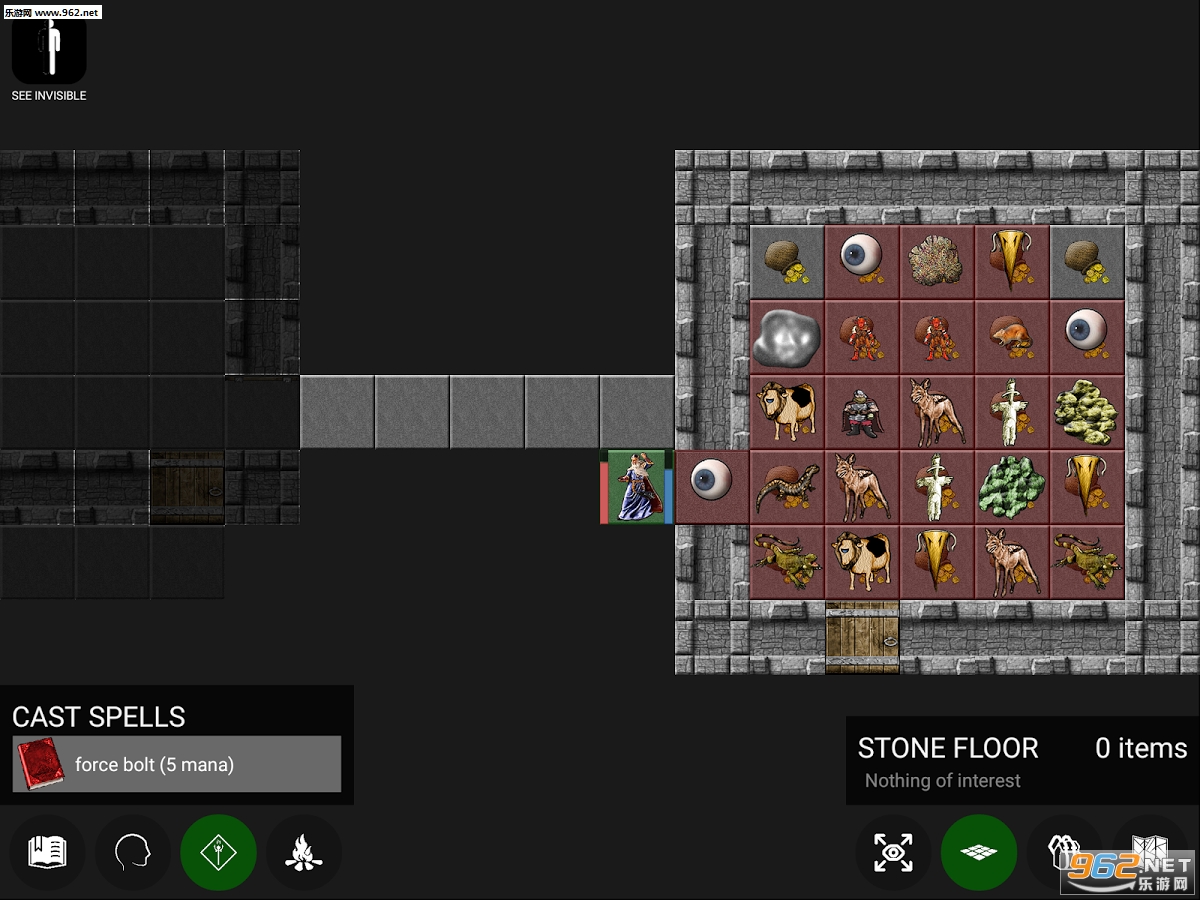Open the backpack inventory button

(x=1064, y=852)
